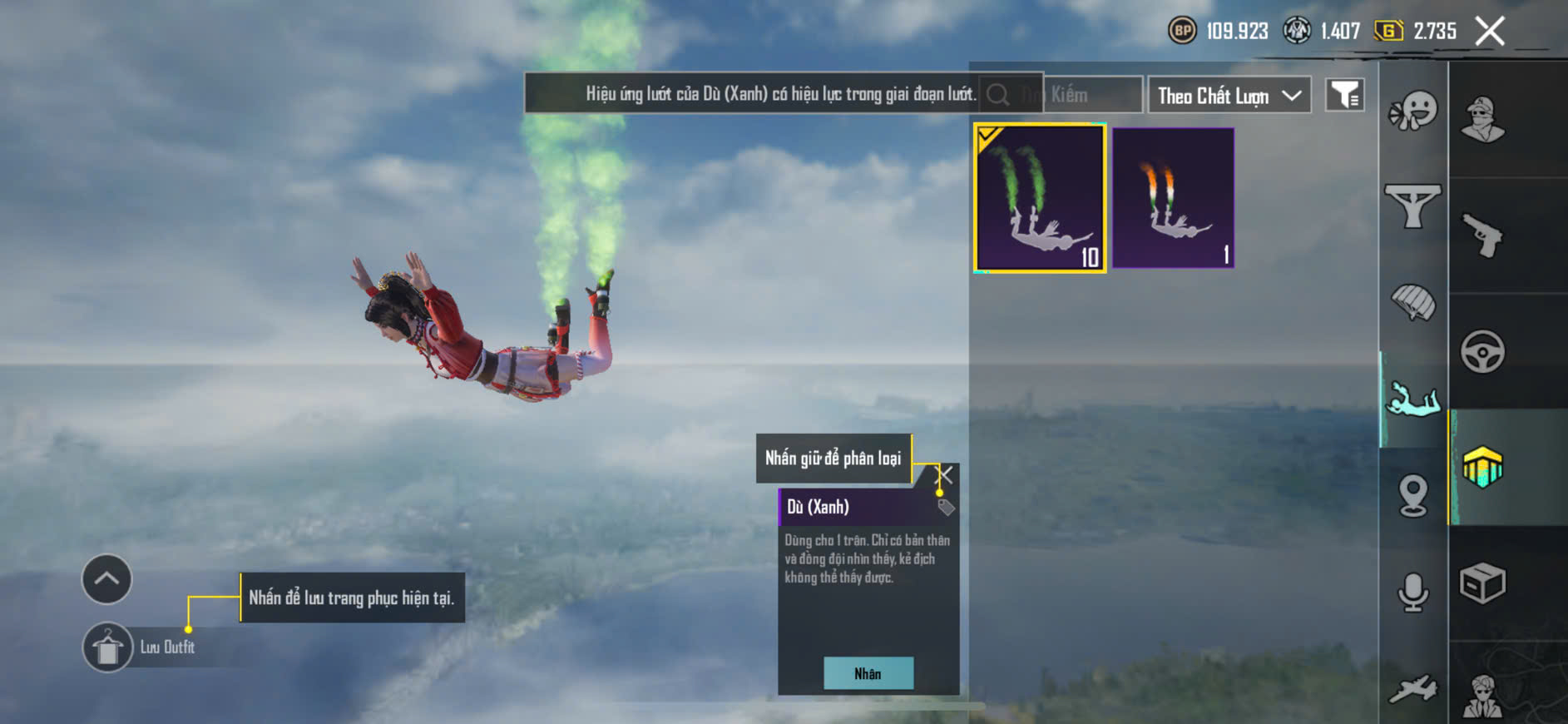The height and width of the screenshot is (724, 1568).
Task: Open the cardboard box category
Action: (1482, 583)
